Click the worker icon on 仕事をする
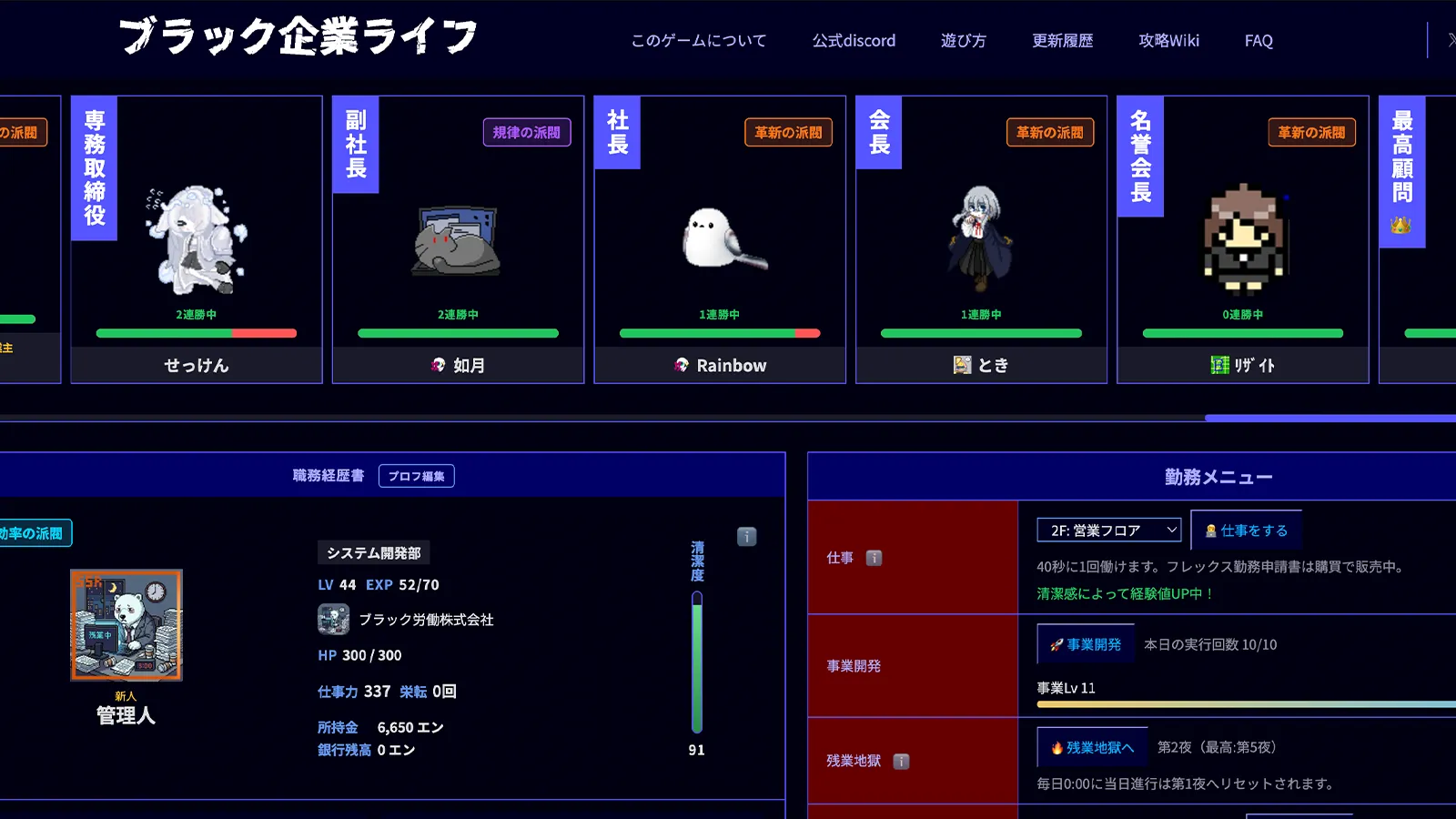Viewport: 1456px width, 819px height. click(1211, 529)
